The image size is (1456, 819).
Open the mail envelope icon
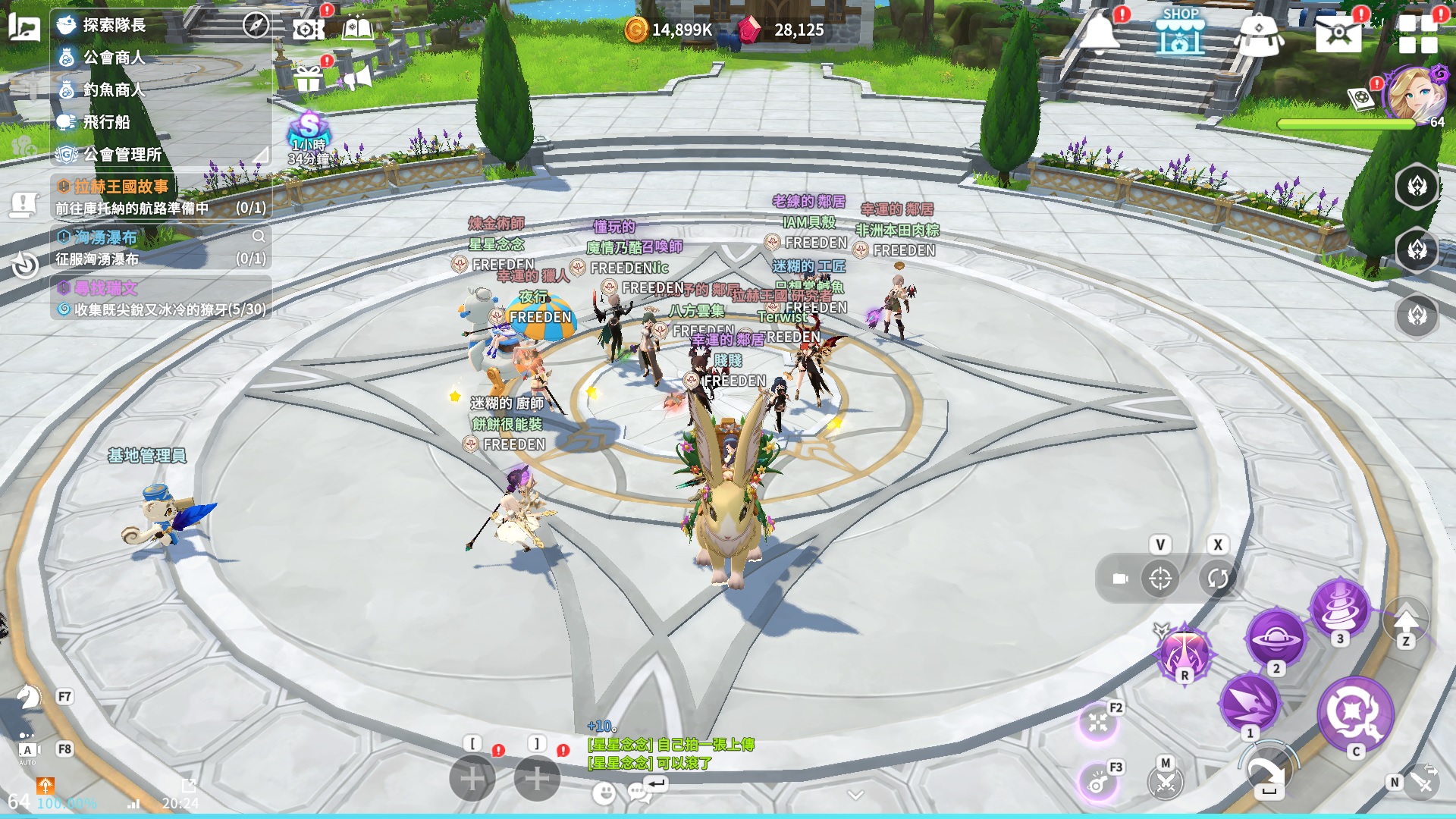tap(1338, 33)
